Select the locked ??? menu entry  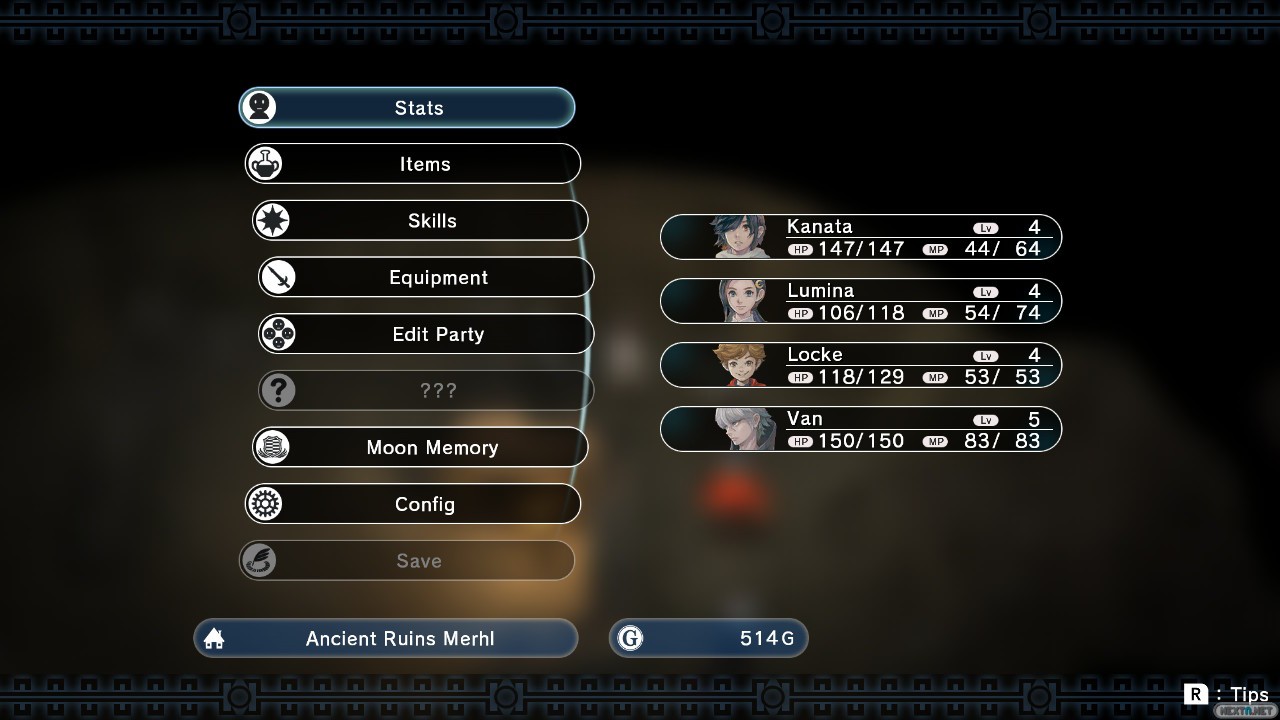click(426, 390)
